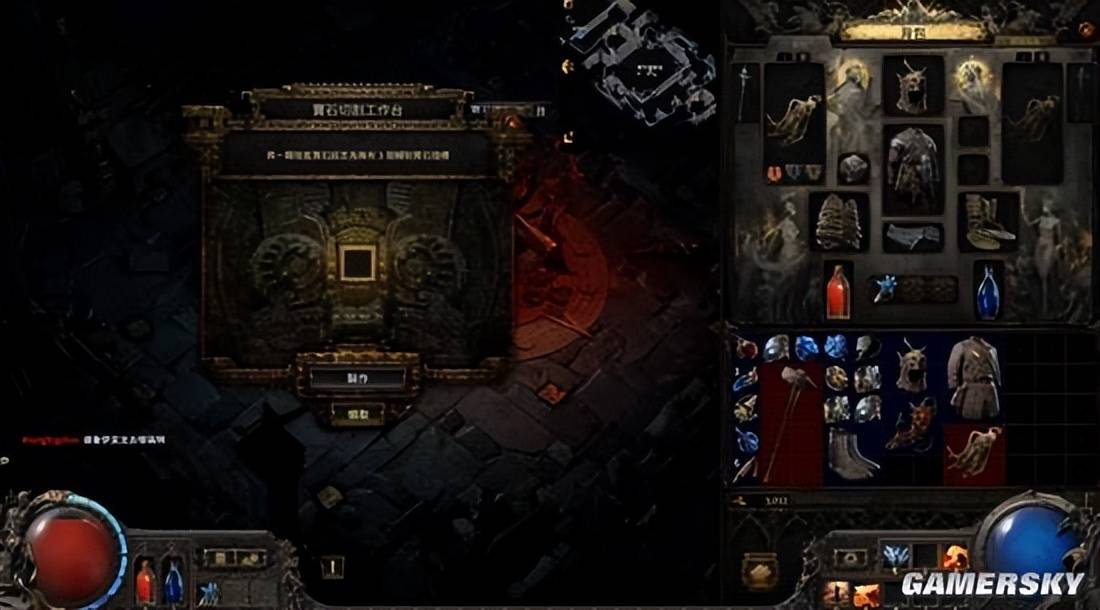Select the equipped horned helmet slot

912,84
